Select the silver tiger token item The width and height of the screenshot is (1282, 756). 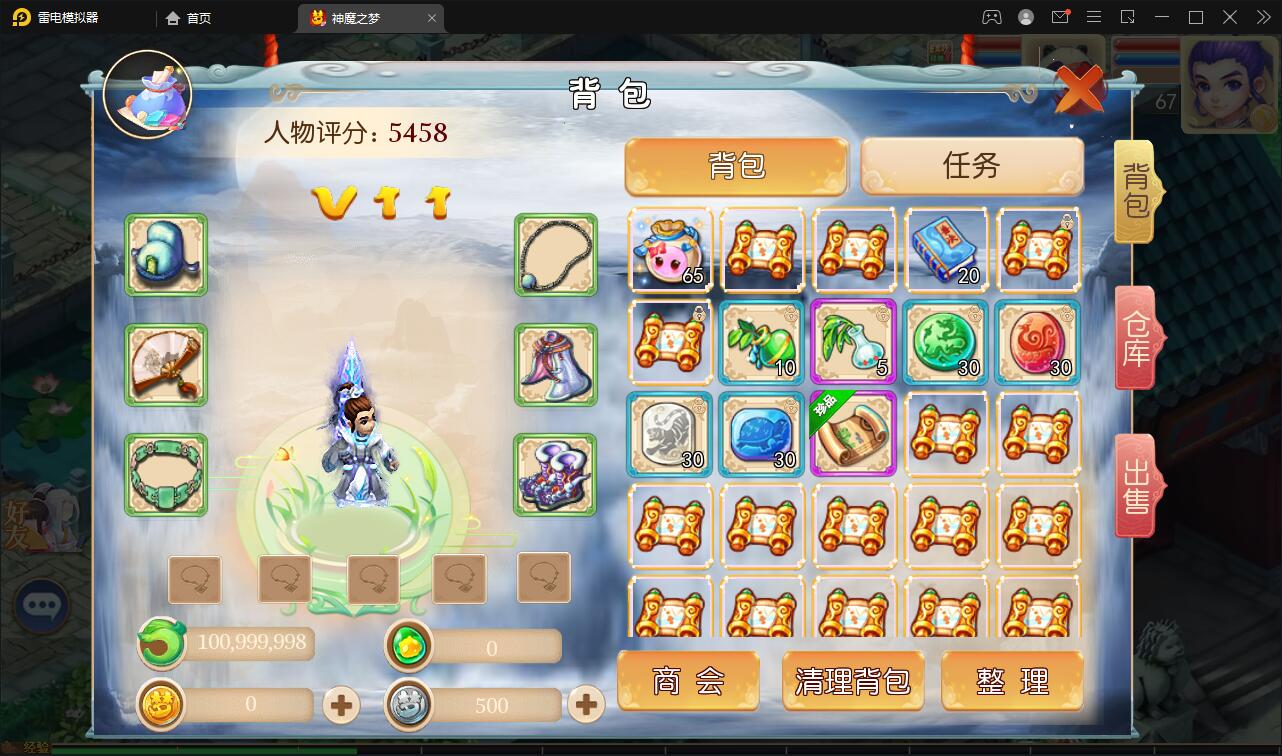tap(669, 435)
